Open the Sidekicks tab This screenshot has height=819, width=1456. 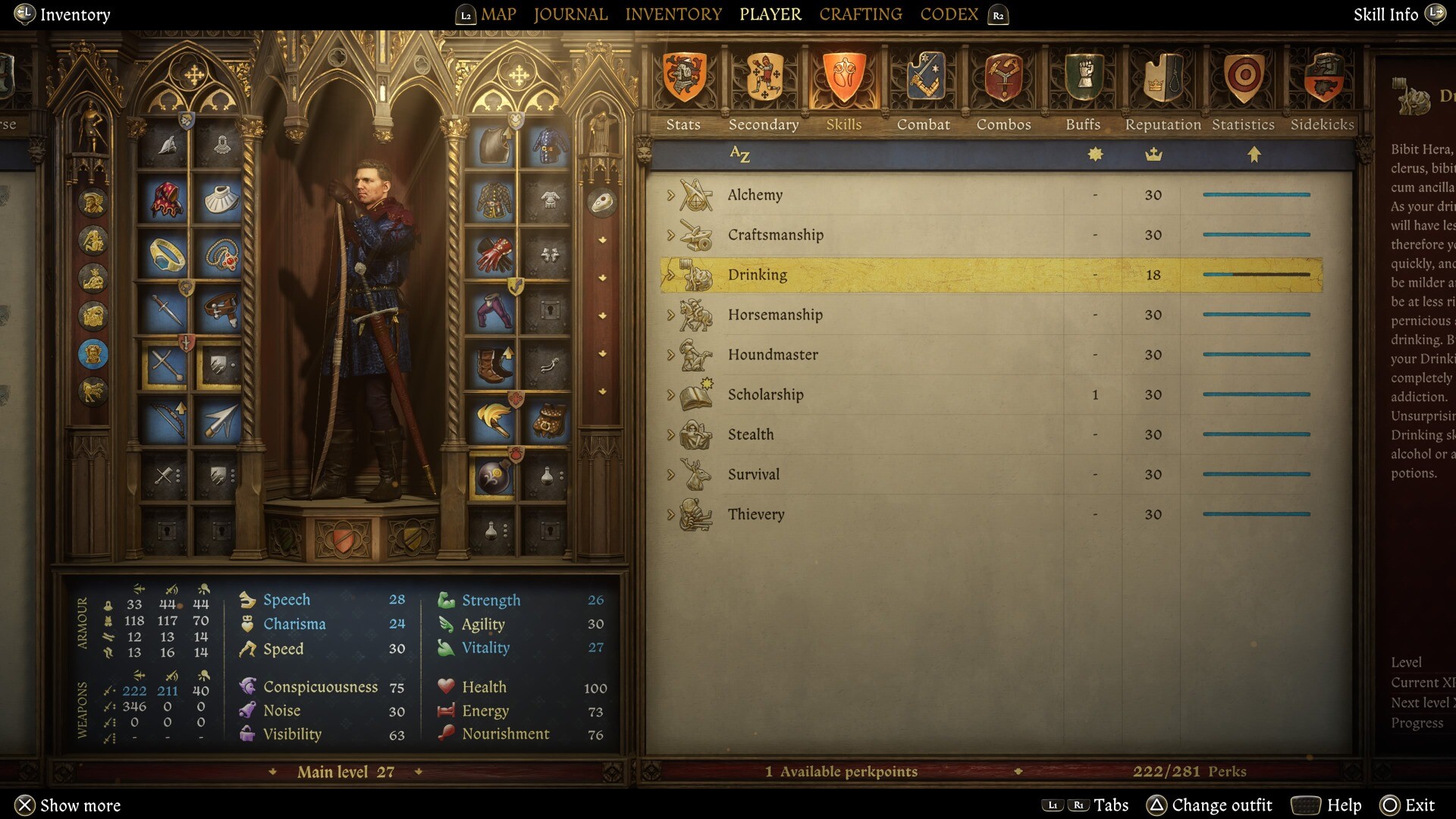pos(1323,91)
